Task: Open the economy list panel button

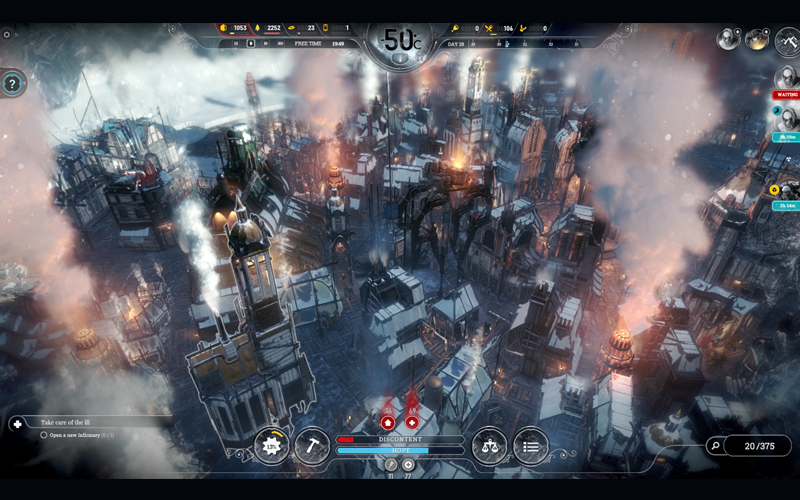Action: [x=530, y=446]
